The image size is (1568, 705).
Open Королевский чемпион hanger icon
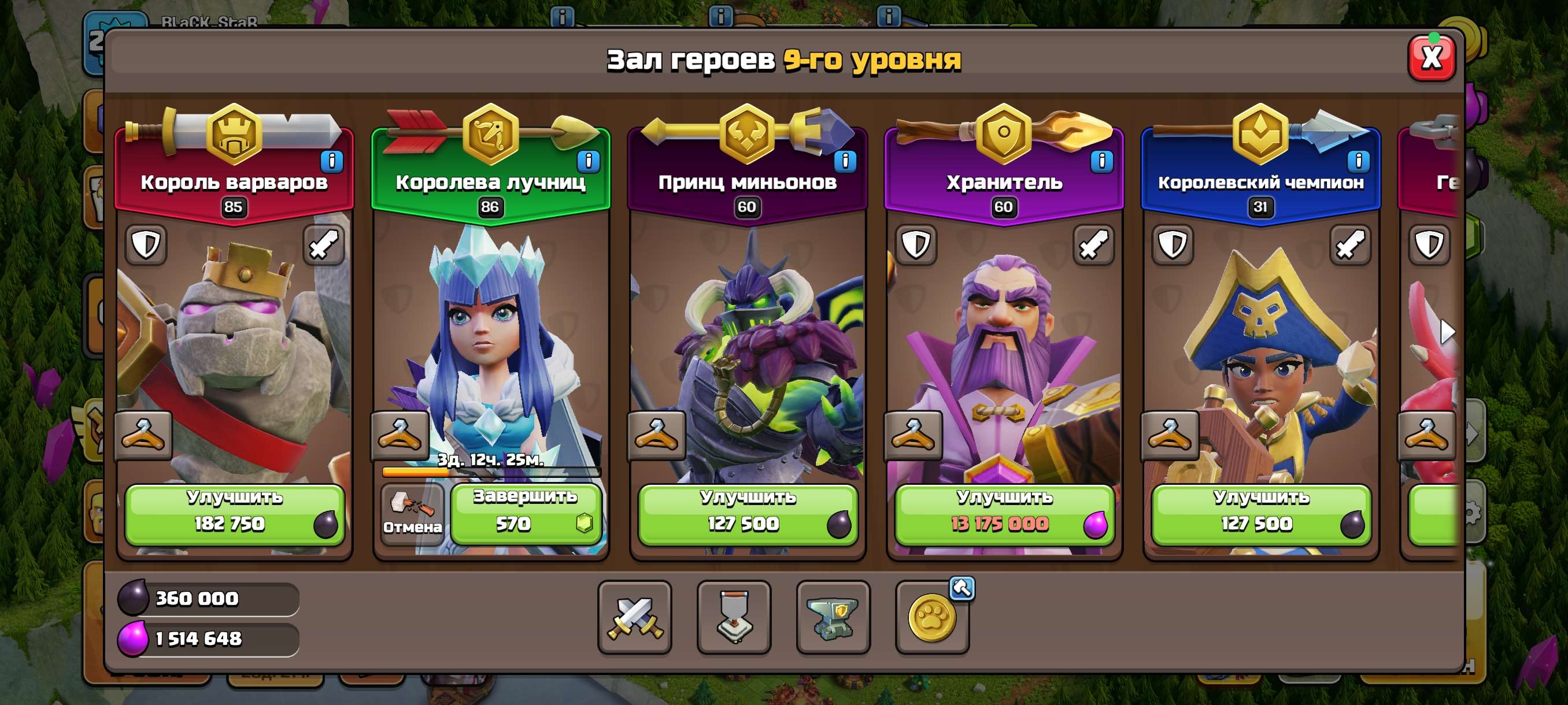pyautogui.click(x=1172, y=435)
